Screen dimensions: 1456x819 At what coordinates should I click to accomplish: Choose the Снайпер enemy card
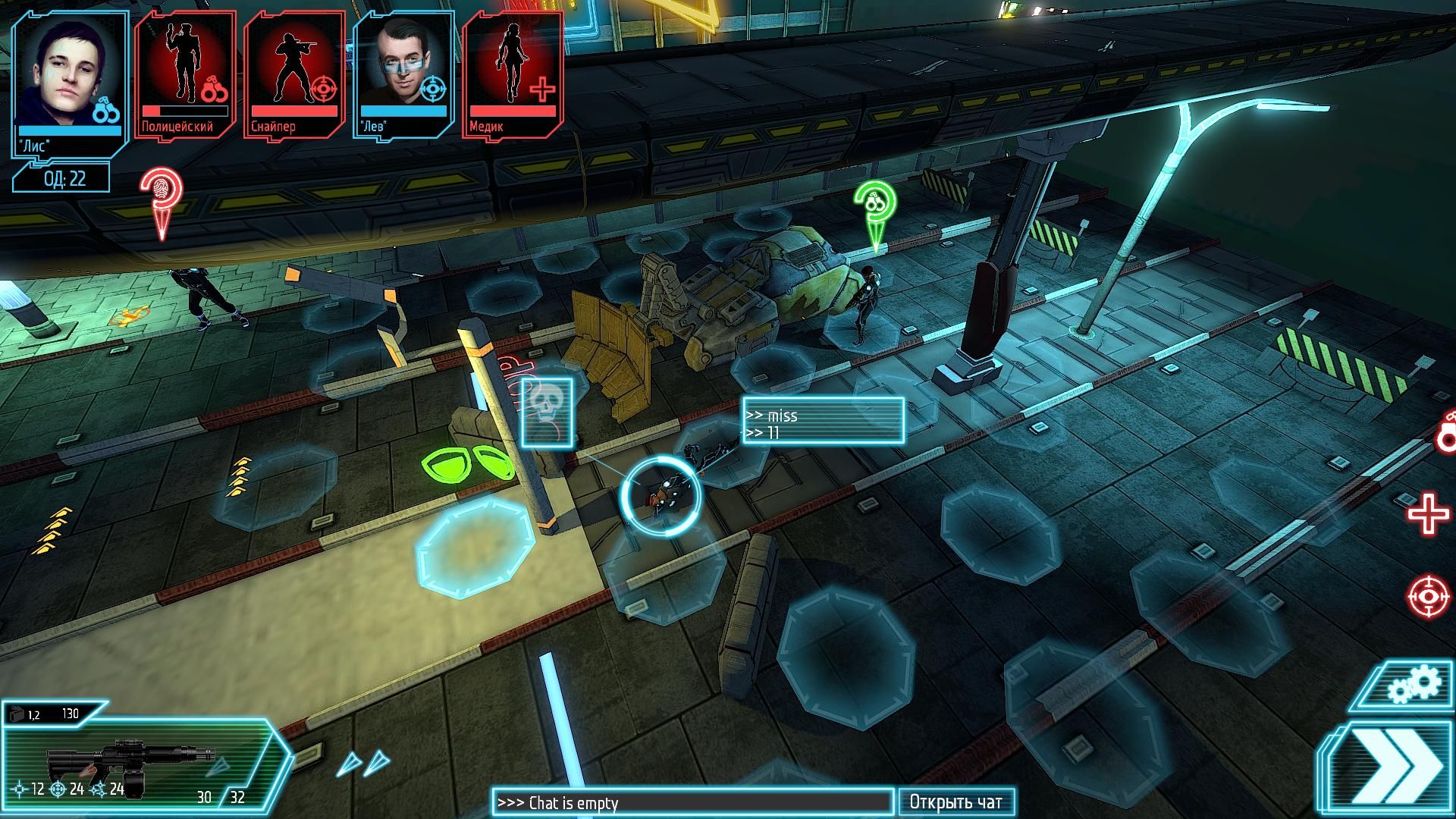[294, 73]
